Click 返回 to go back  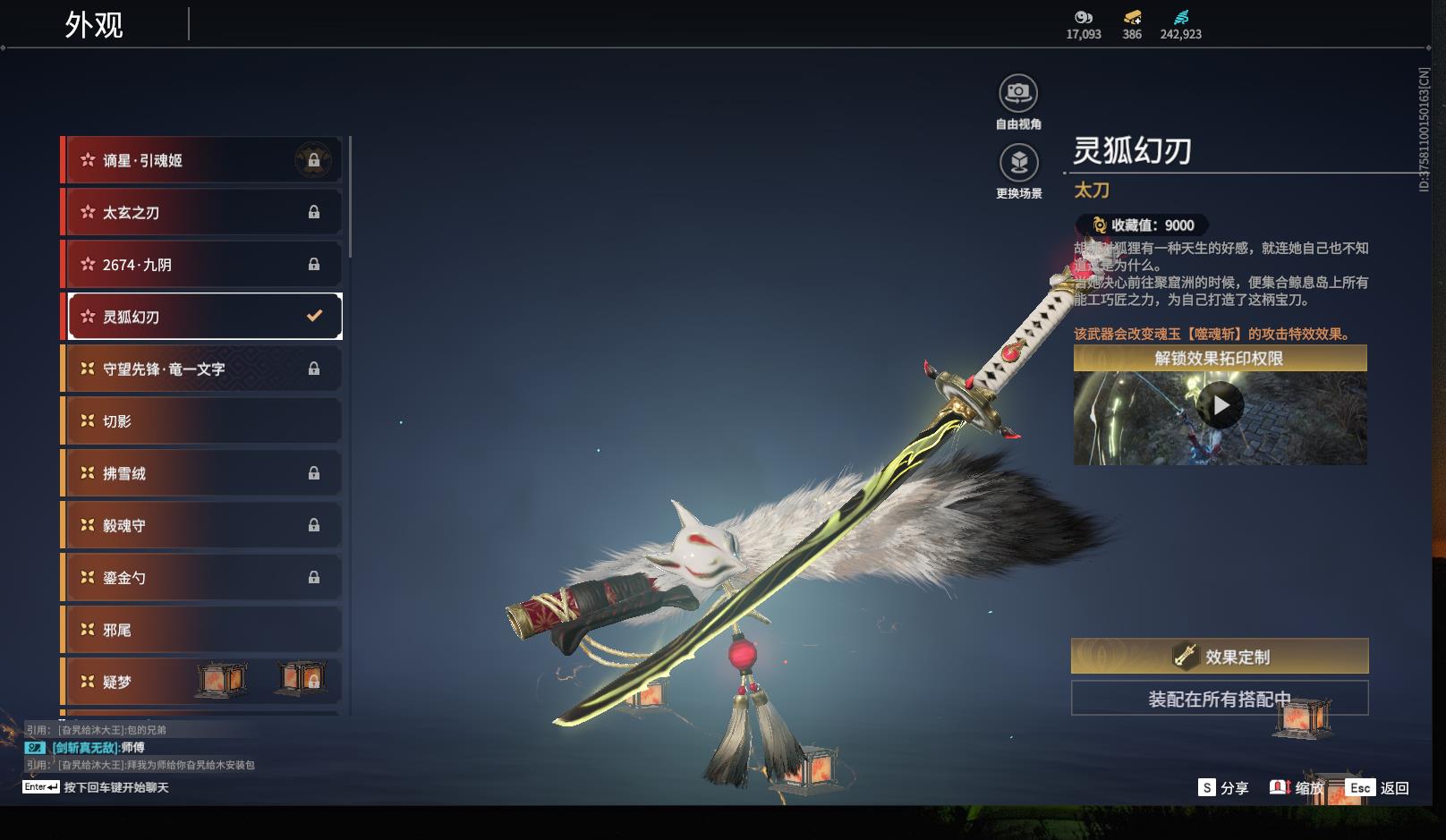1378,788
